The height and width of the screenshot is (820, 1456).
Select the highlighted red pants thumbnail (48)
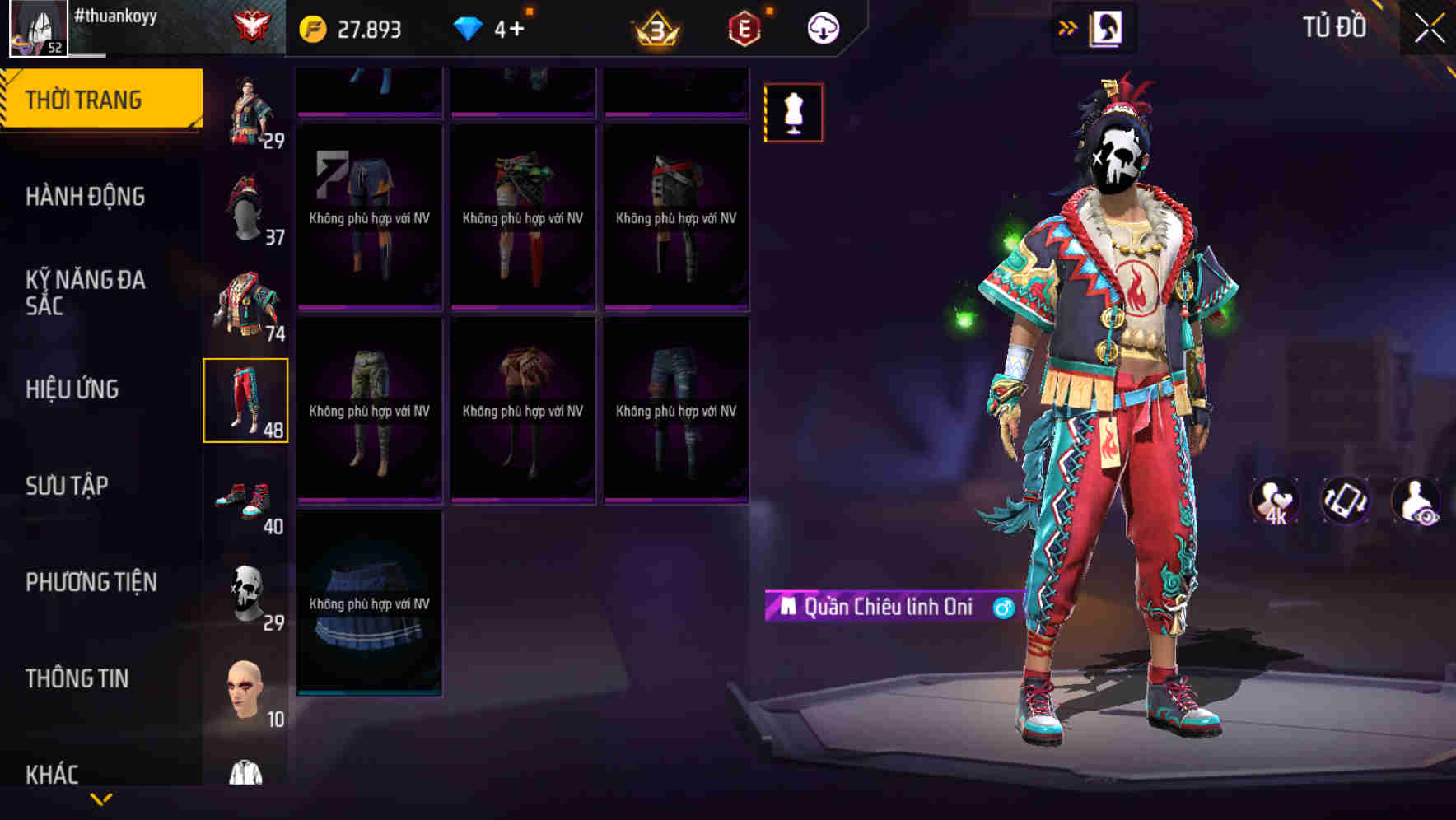click(x=246, y=399)
